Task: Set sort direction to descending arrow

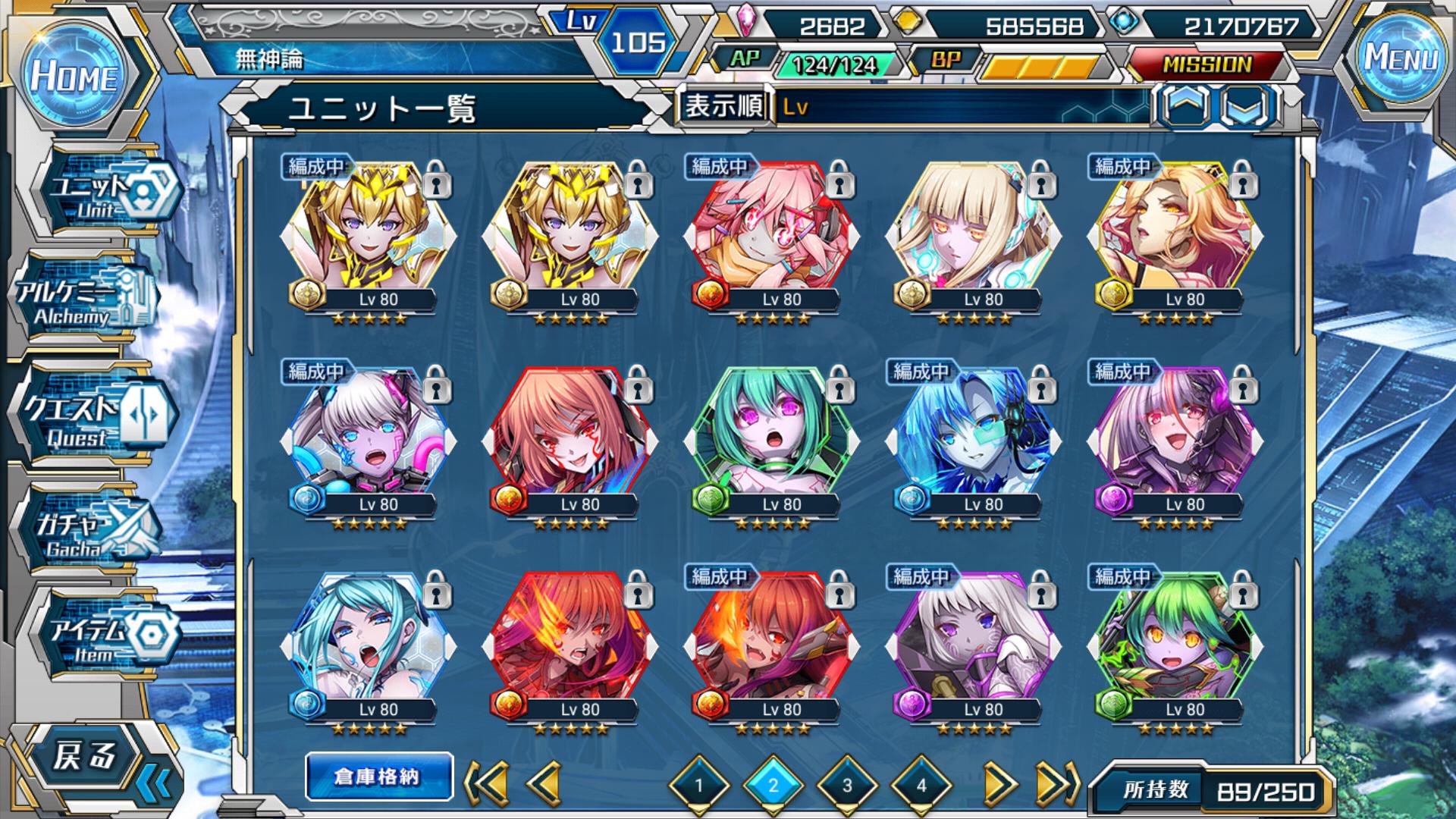Action: coord(1246,105)
